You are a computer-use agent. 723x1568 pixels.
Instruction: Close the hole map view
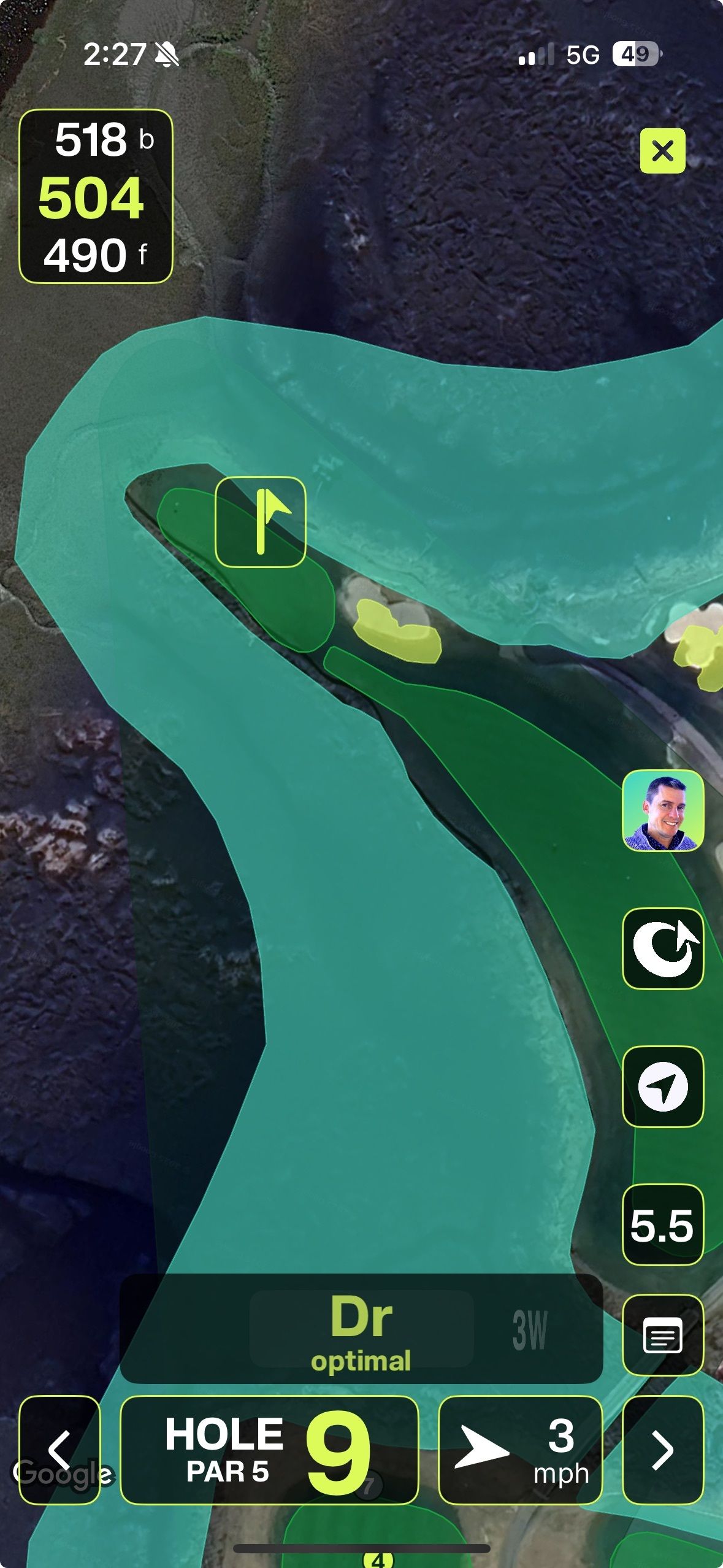point(662,151)
